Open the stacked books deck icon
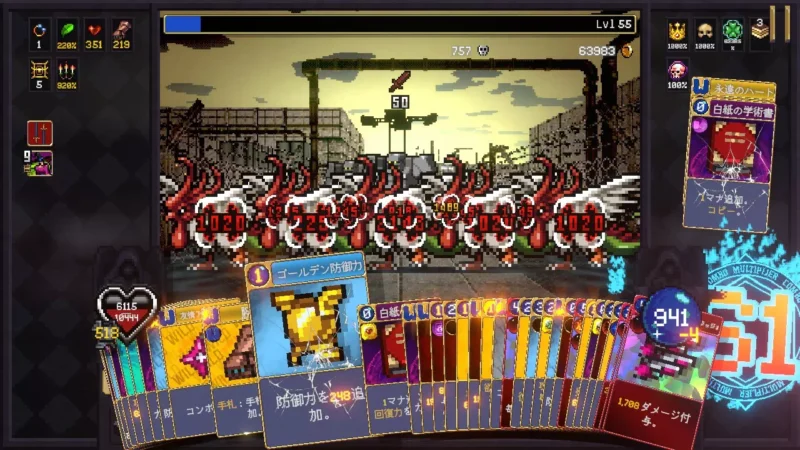Image resolution: width=800 pixels, height=450 pixels. (761, 33)
